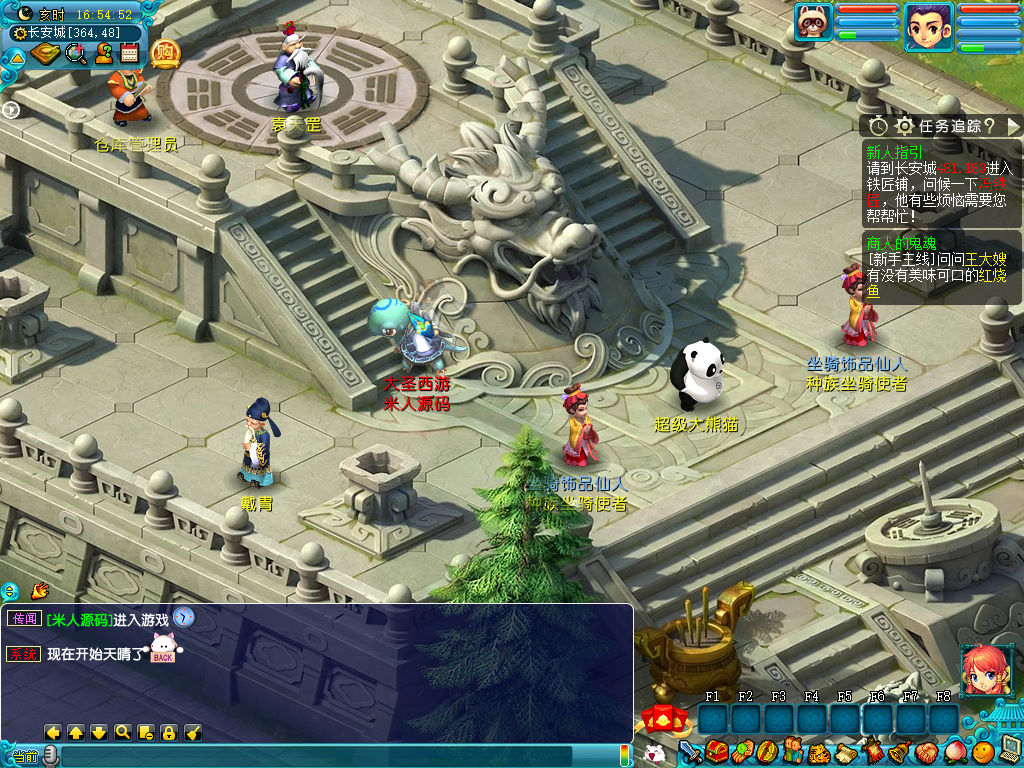Lock the chat window with padlock button
The height and width of the screenshot is (768, 1024).
(x=169, y=732)
